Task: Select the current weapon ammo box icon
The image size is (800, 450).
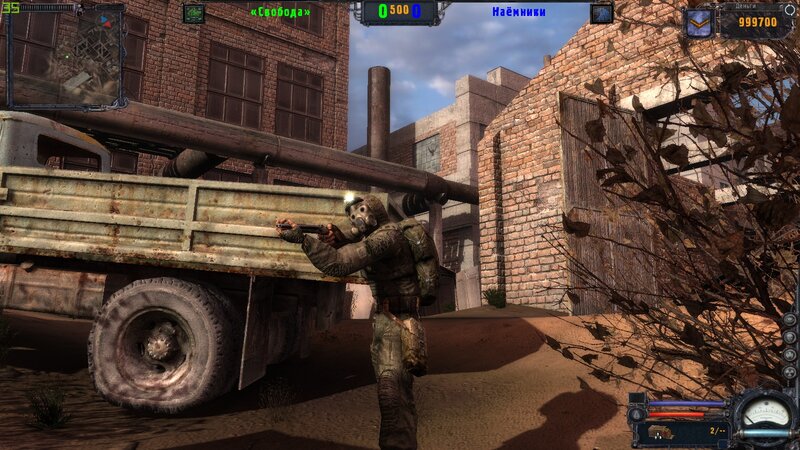Action: (662, 431)
